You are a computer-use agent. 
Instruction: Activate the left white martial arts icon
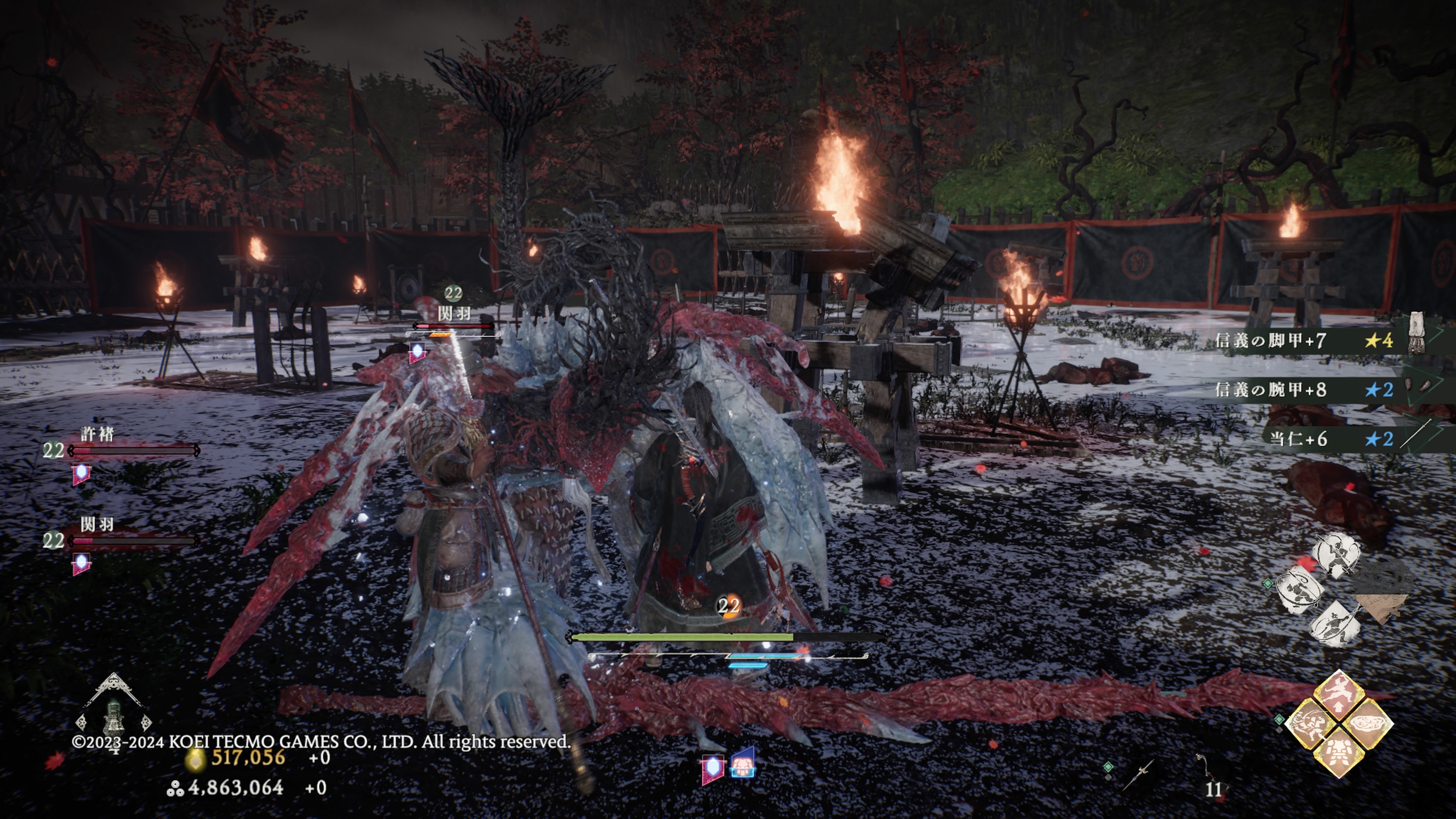click(x=1300, y=591)
